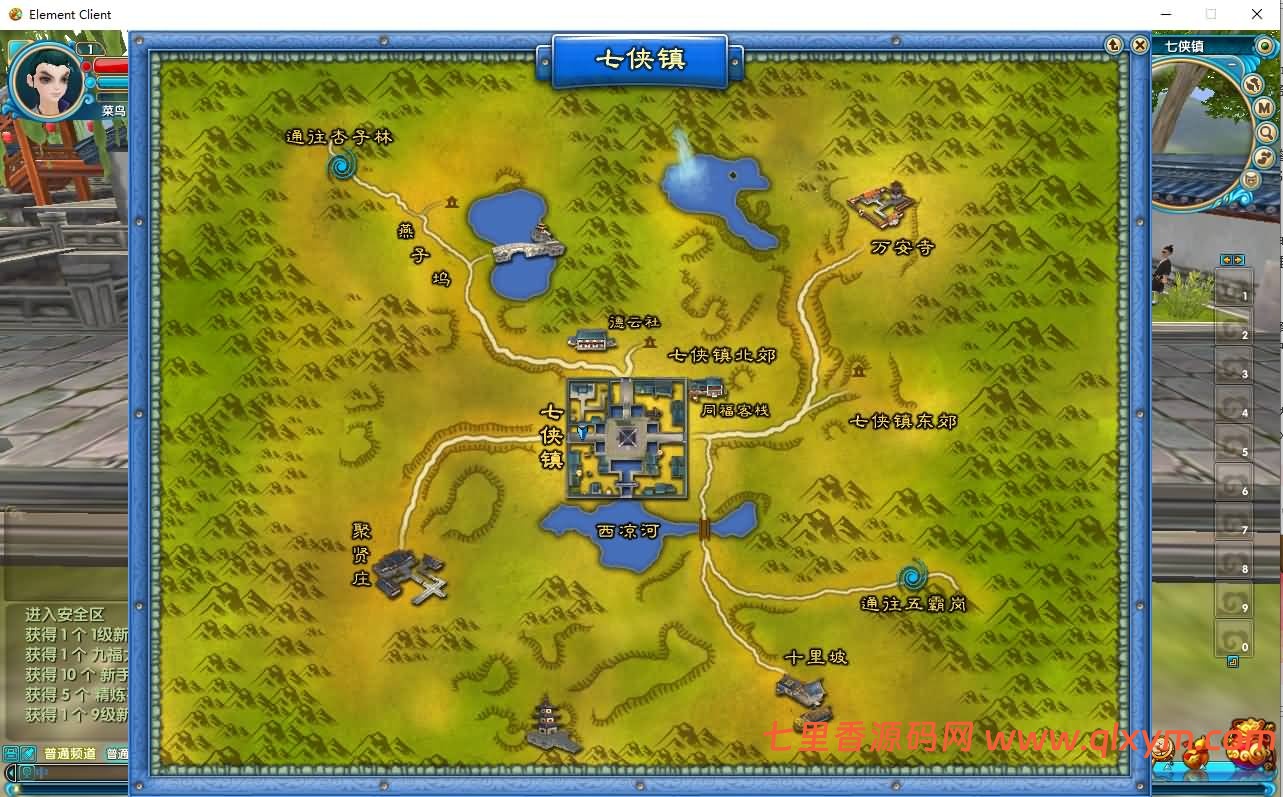The width and height of the screenshot is (1283, 797).
Task: Select the magnifier search icon beside the minimap
Action: [x=1266, y=131]
